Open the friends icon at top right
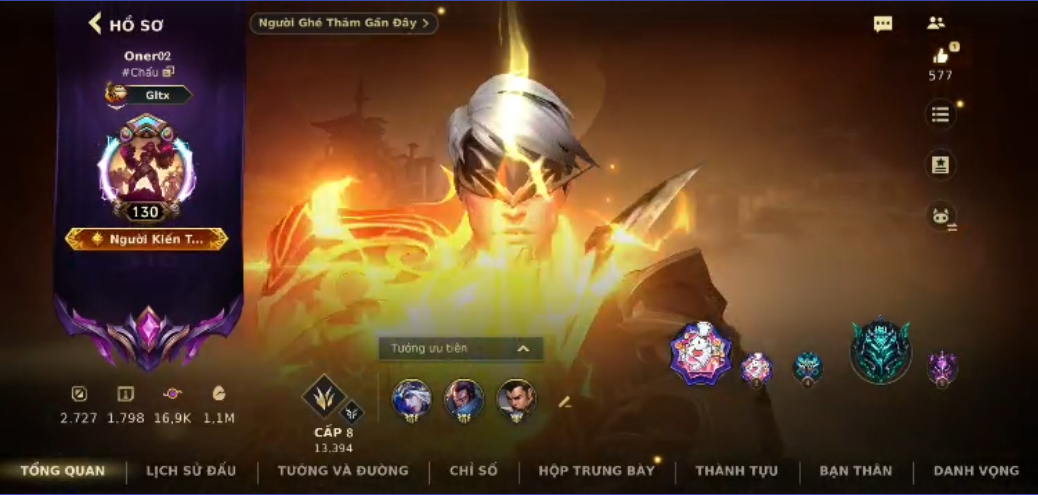Viewport: 1038px width, 495px height. [x=936, y=23]
